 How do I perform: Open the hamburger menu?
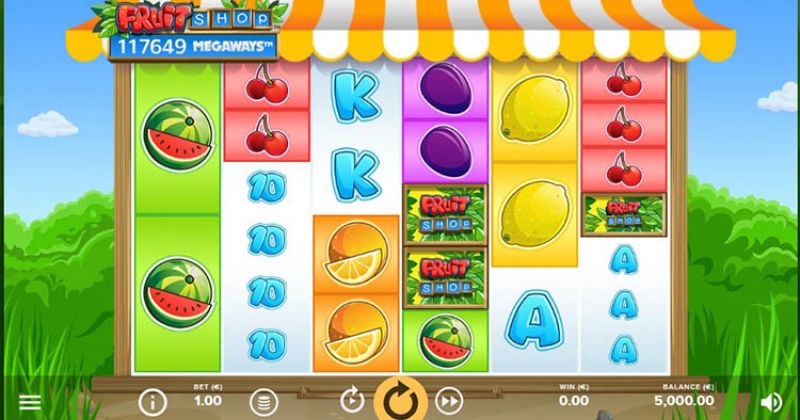(x=31, y=402)
